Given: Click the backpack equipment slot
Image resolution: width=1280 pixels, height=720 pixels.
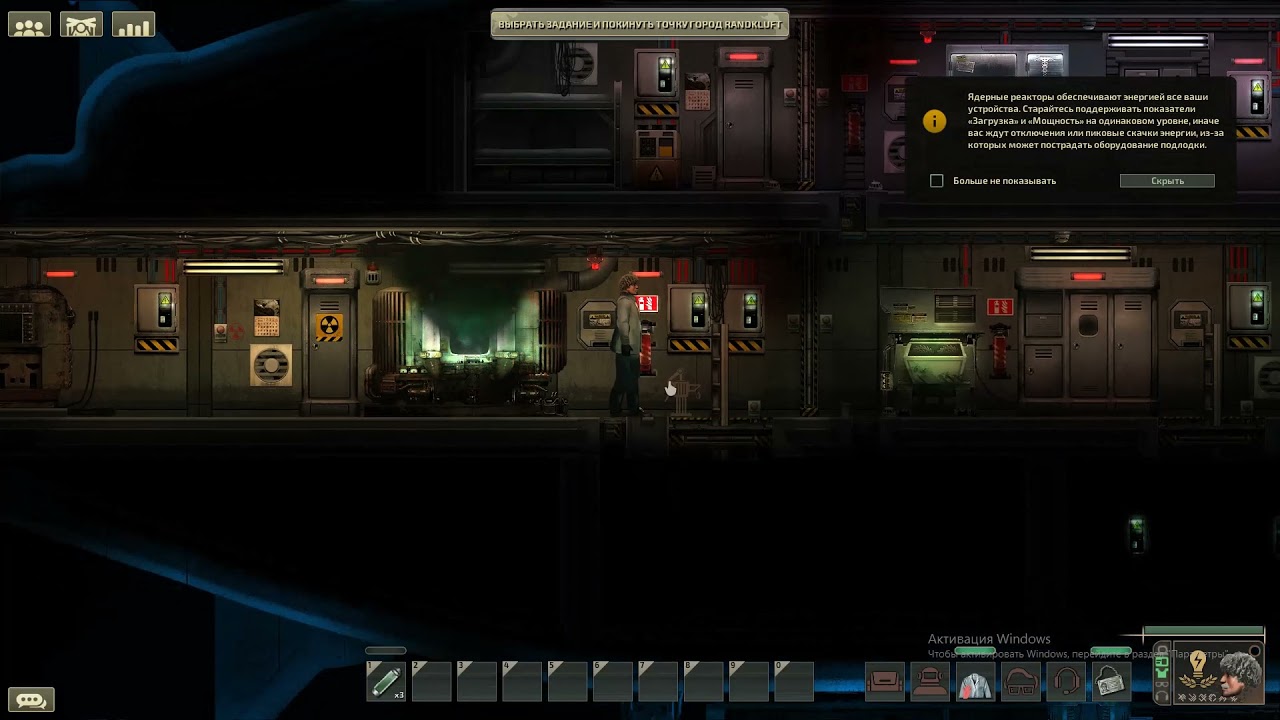Looking at the screenshot, I should (x=885, y=683).
